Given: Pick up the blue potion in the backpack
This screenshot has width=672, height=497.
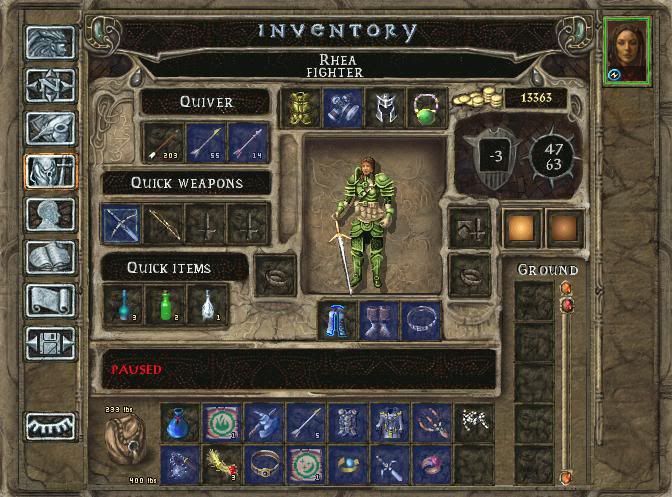Looking at the screenshot, I should tap(179, 422).
